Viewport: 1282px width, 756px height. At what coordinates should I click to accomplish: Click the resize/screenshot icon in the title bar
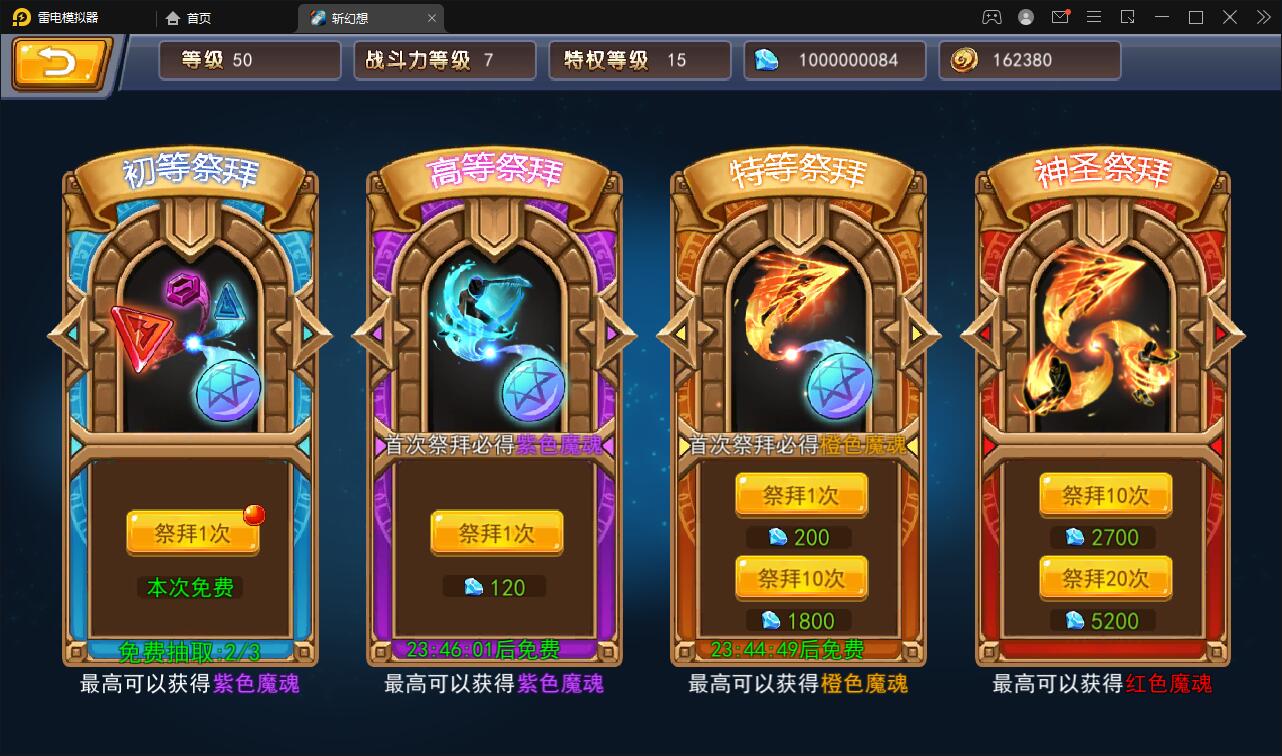coord(1127,17)
